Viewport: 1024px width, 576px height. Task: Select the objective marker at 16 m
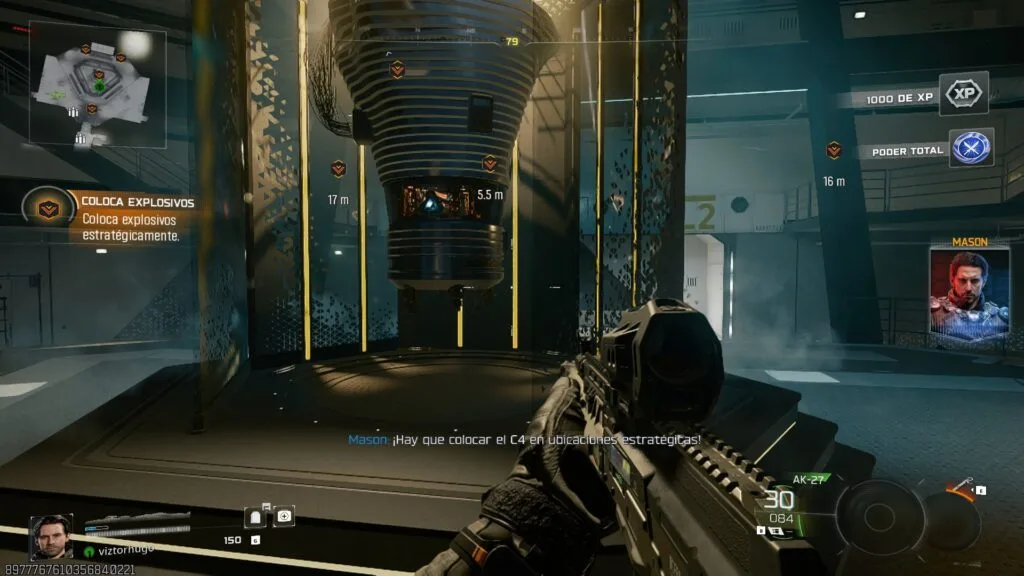(834, 150)
